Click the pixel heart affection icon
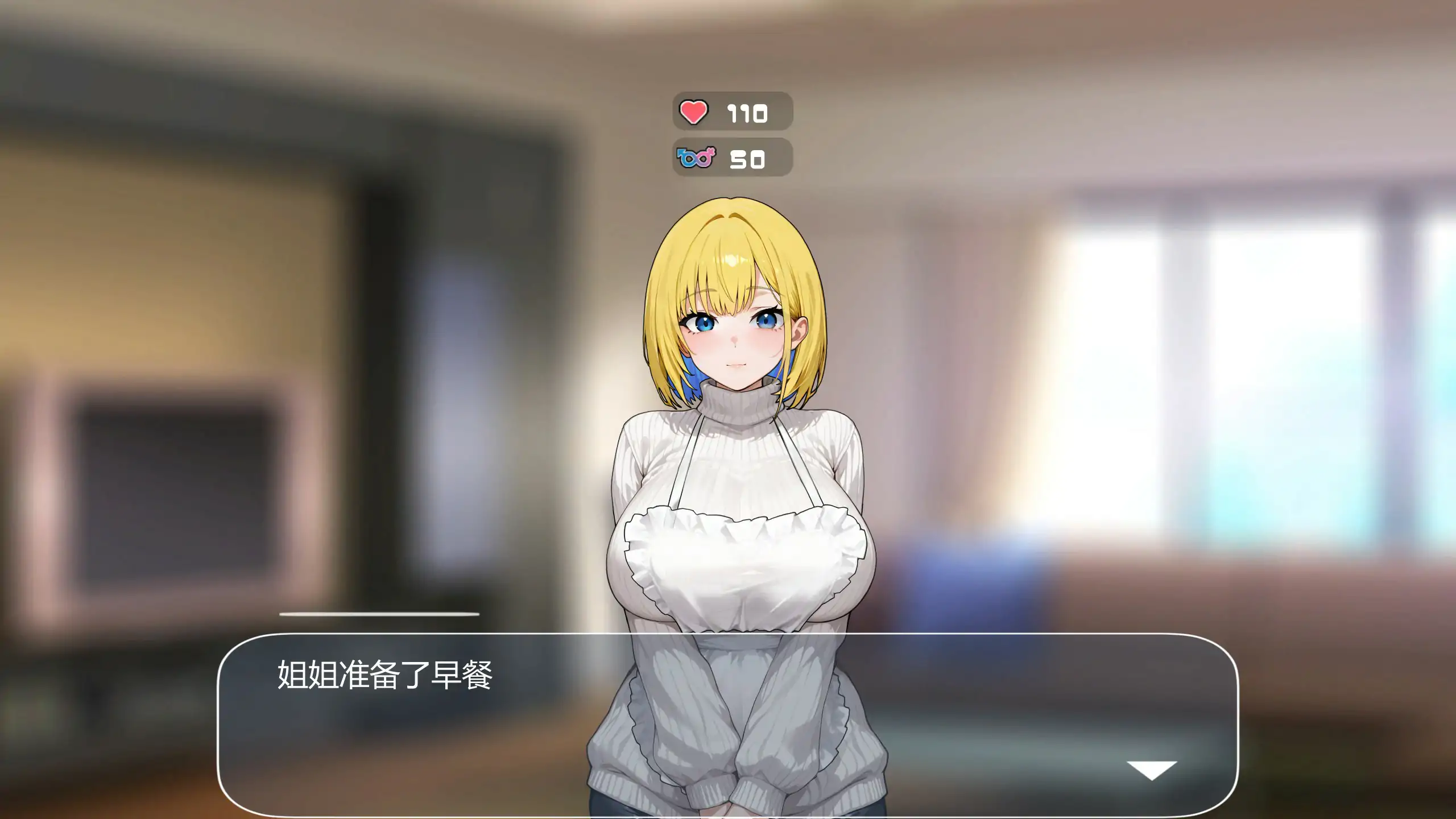 click(695, 111)
